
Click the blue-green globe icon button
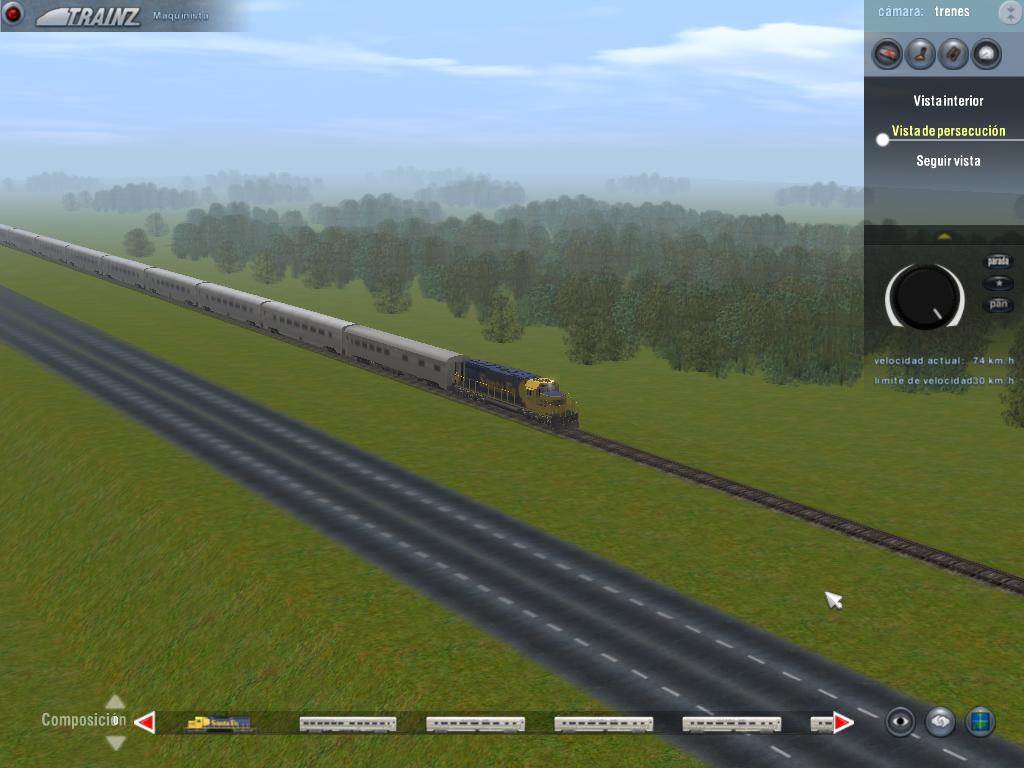coord(980,721)
